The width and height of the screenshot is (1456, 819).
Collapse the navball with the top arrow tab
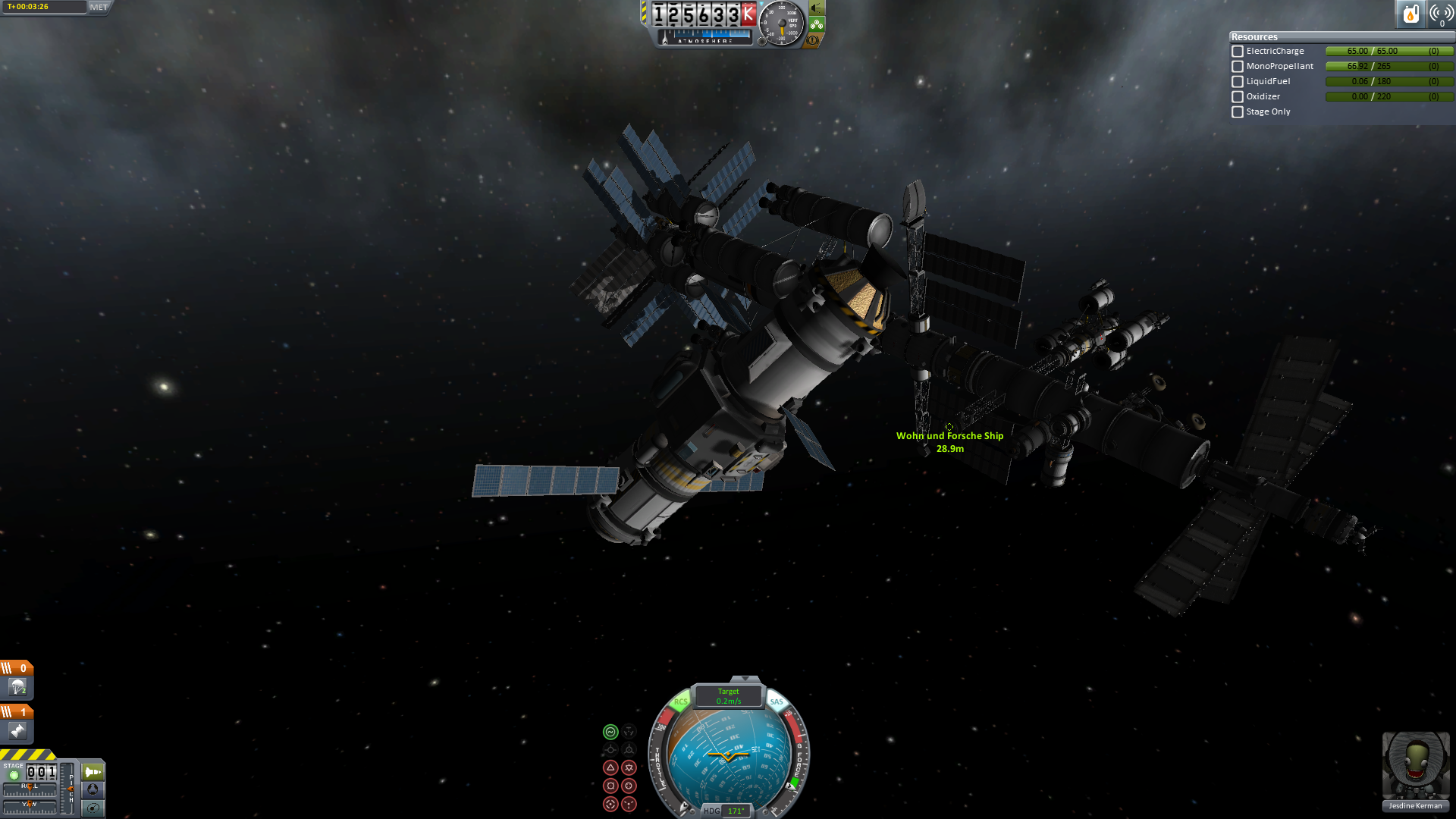tap(745, 679)
